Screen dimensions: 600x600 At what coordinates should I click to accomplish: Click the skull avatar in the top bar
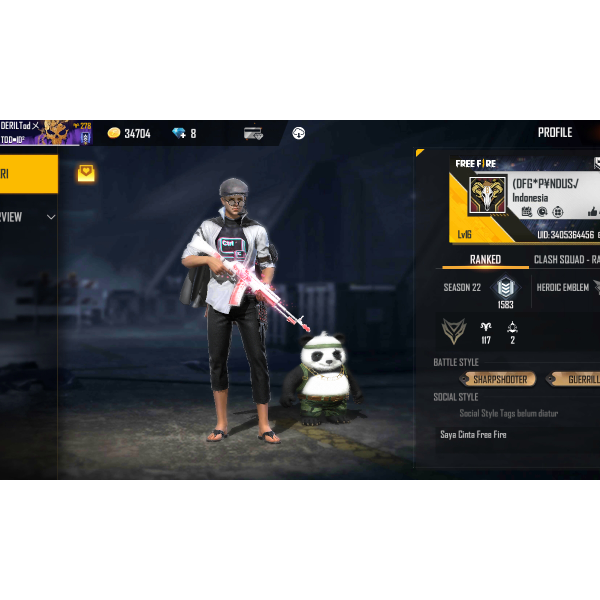pyautogui.click(x=55, y=132)
